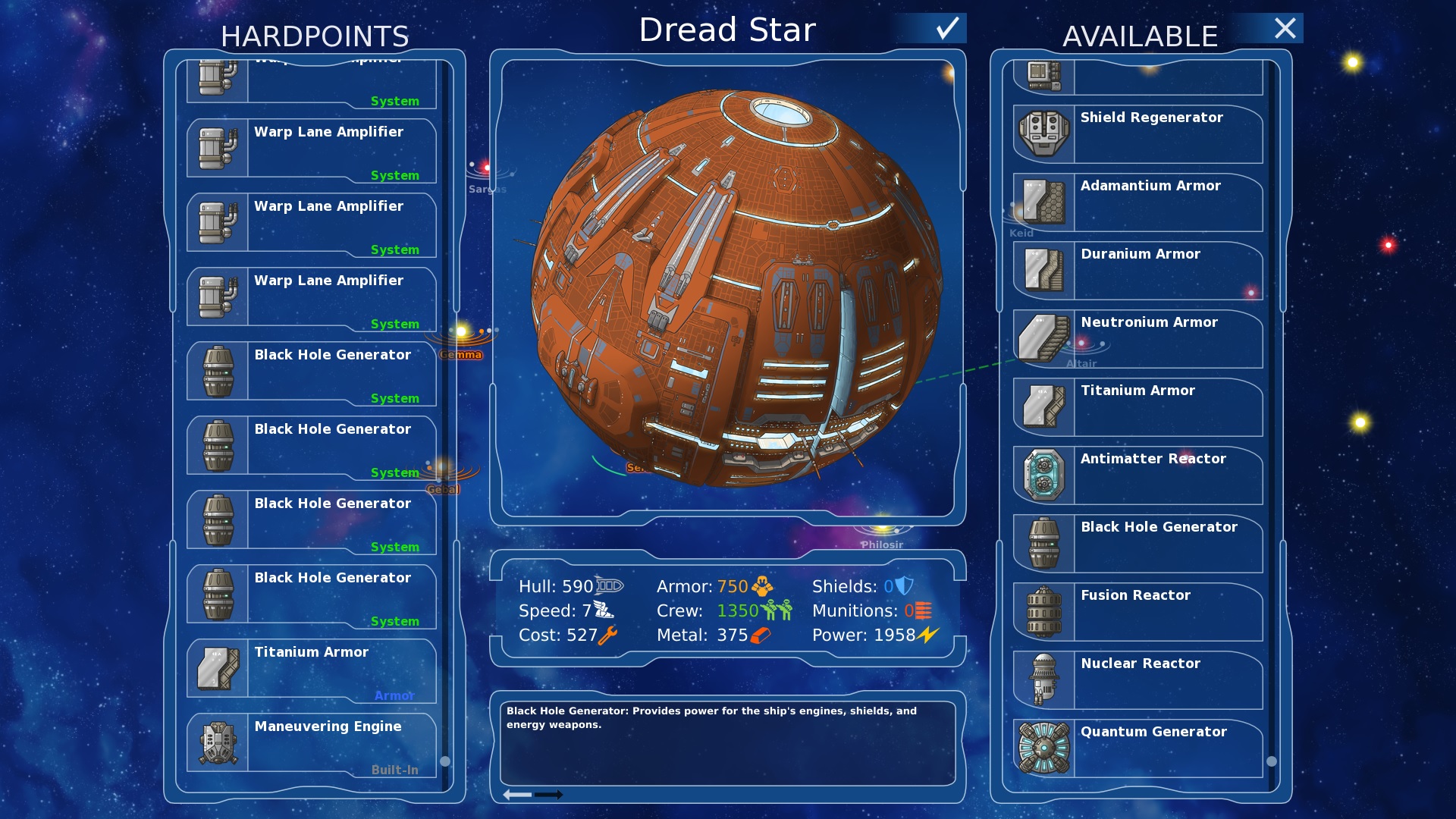This screenshot has height=819, width=1456.
Task: Choose Titanium Armor in the Available panel
Action: tap(1137, 407)
